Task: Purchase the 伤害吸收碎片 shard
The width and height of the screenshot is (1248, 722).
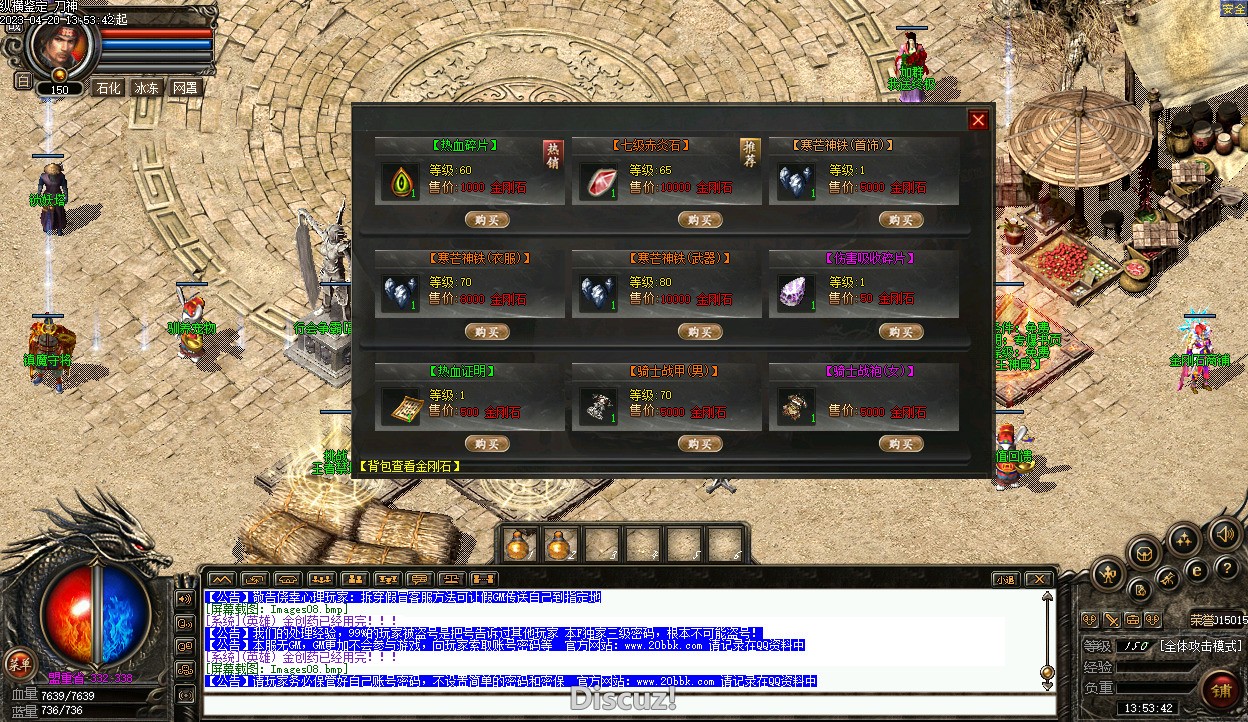Action: coord(900,332)
